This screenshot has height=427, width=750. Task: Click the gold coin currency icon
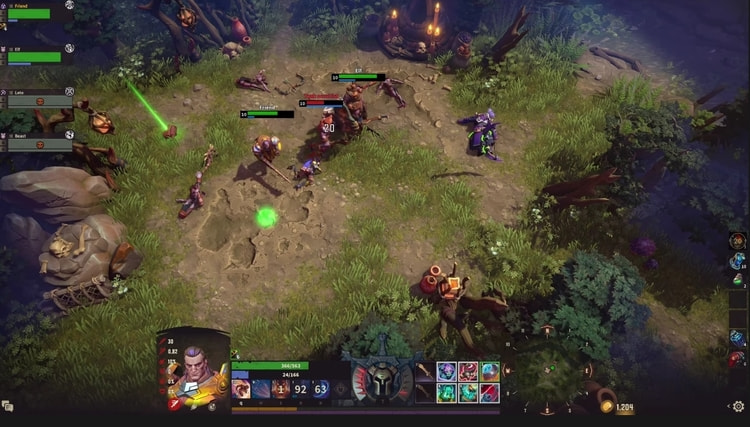tap(606, 406)
